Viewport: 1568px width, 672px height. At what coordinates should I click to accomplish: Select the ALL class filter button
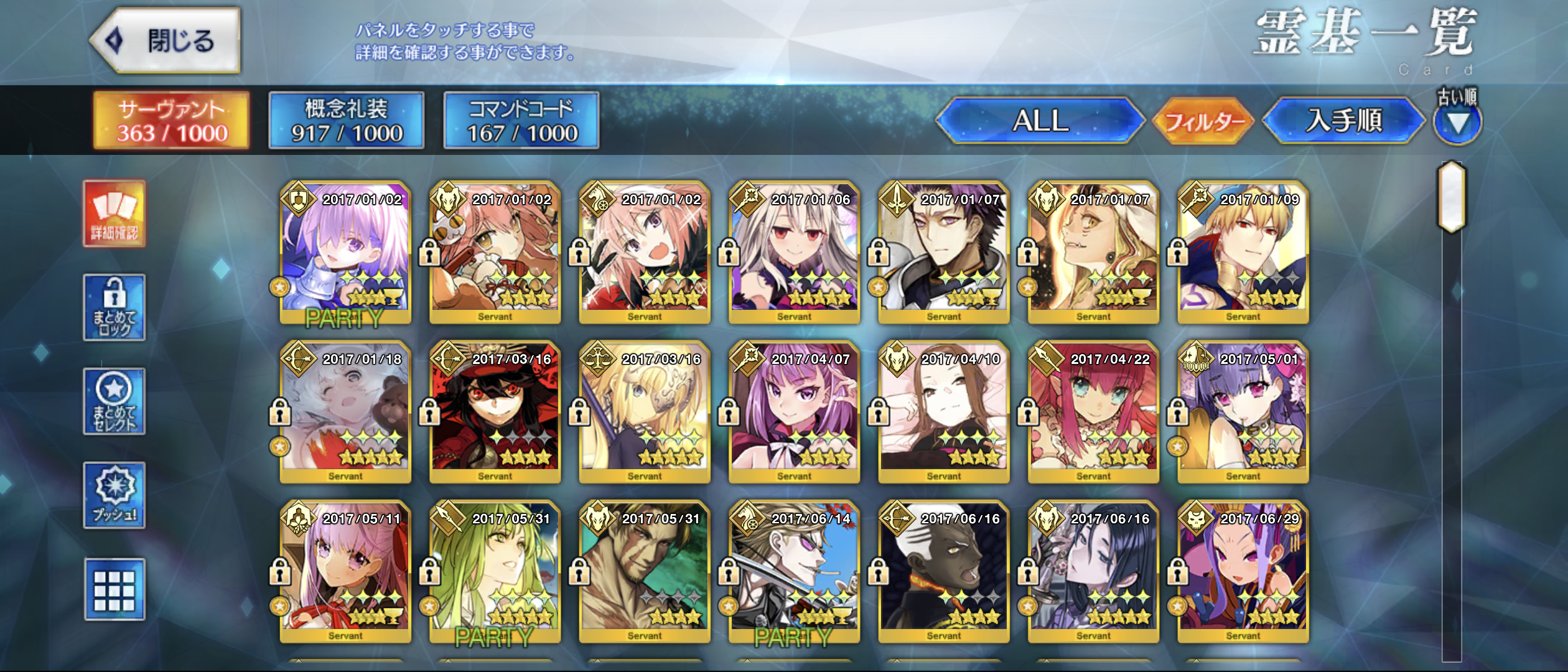coord(1040,121)
